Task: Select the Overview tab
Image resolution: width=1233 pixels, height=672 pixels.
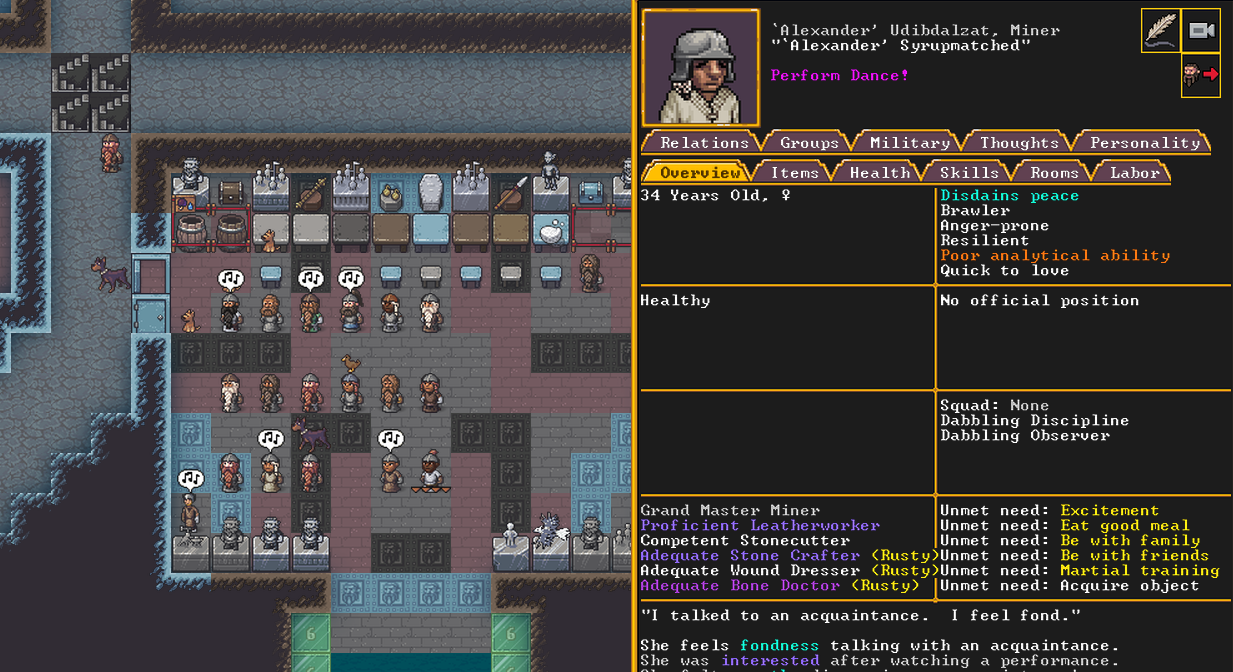Action: [x=700, y=173]
